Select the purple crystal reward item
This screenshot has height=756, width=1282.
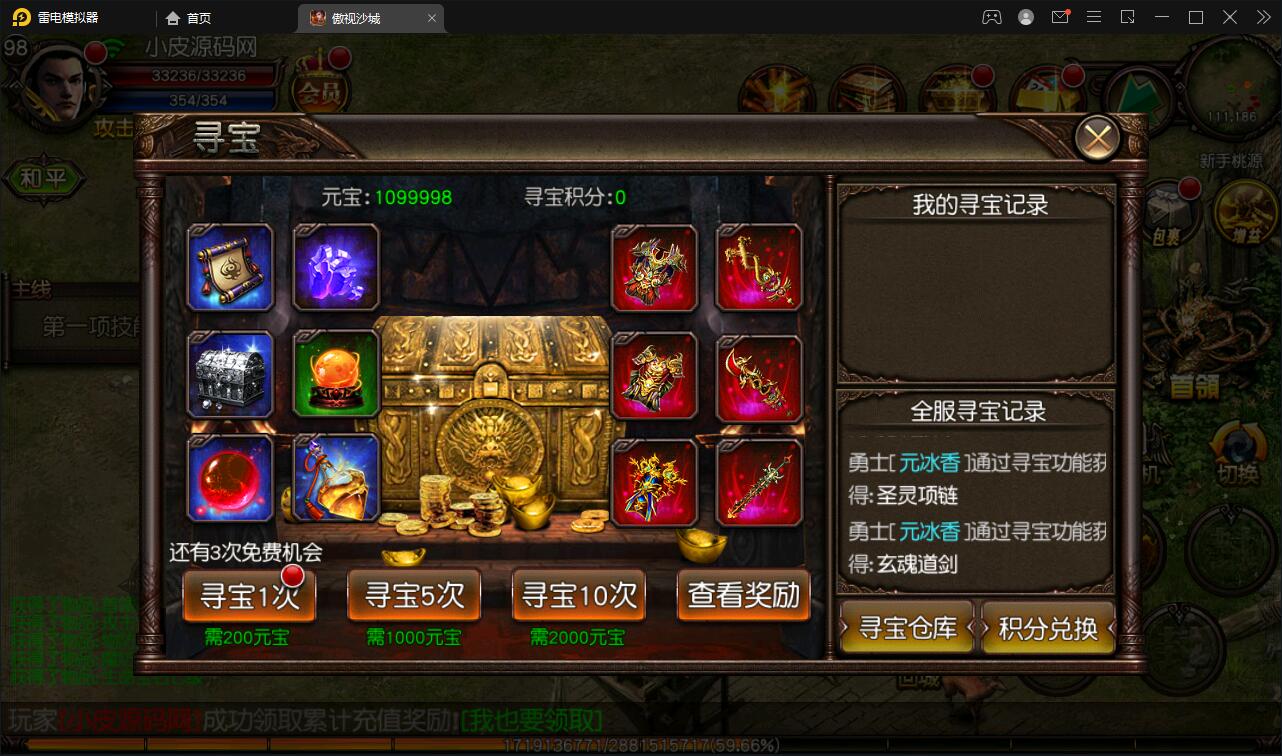click(335, 267)
